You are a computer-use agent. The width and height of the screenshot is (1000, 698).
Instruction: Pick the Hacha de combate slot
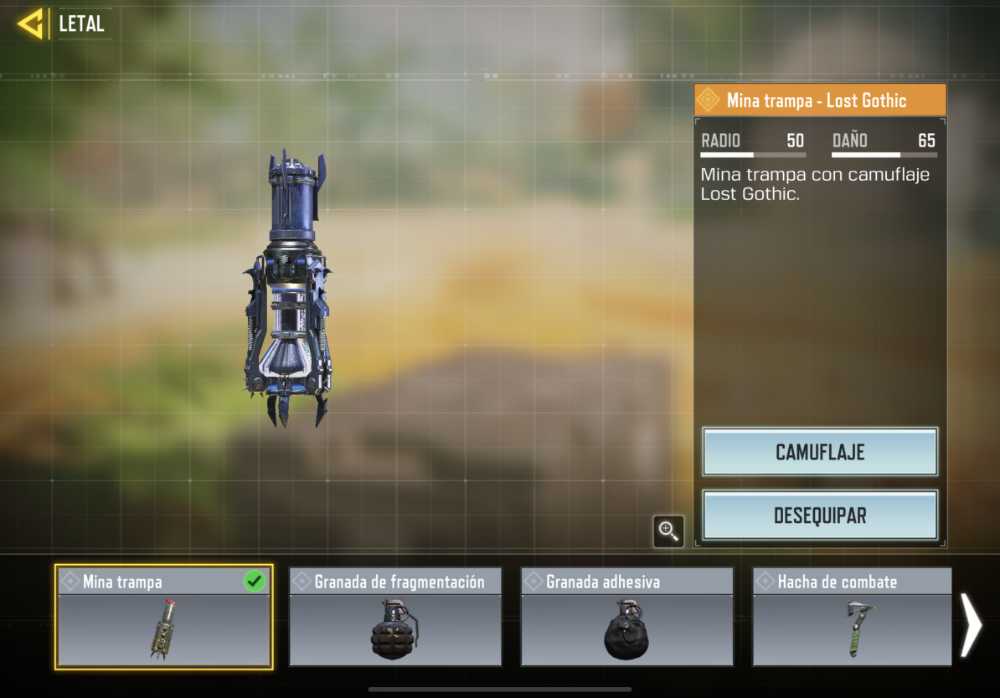[x=852, y=617]
